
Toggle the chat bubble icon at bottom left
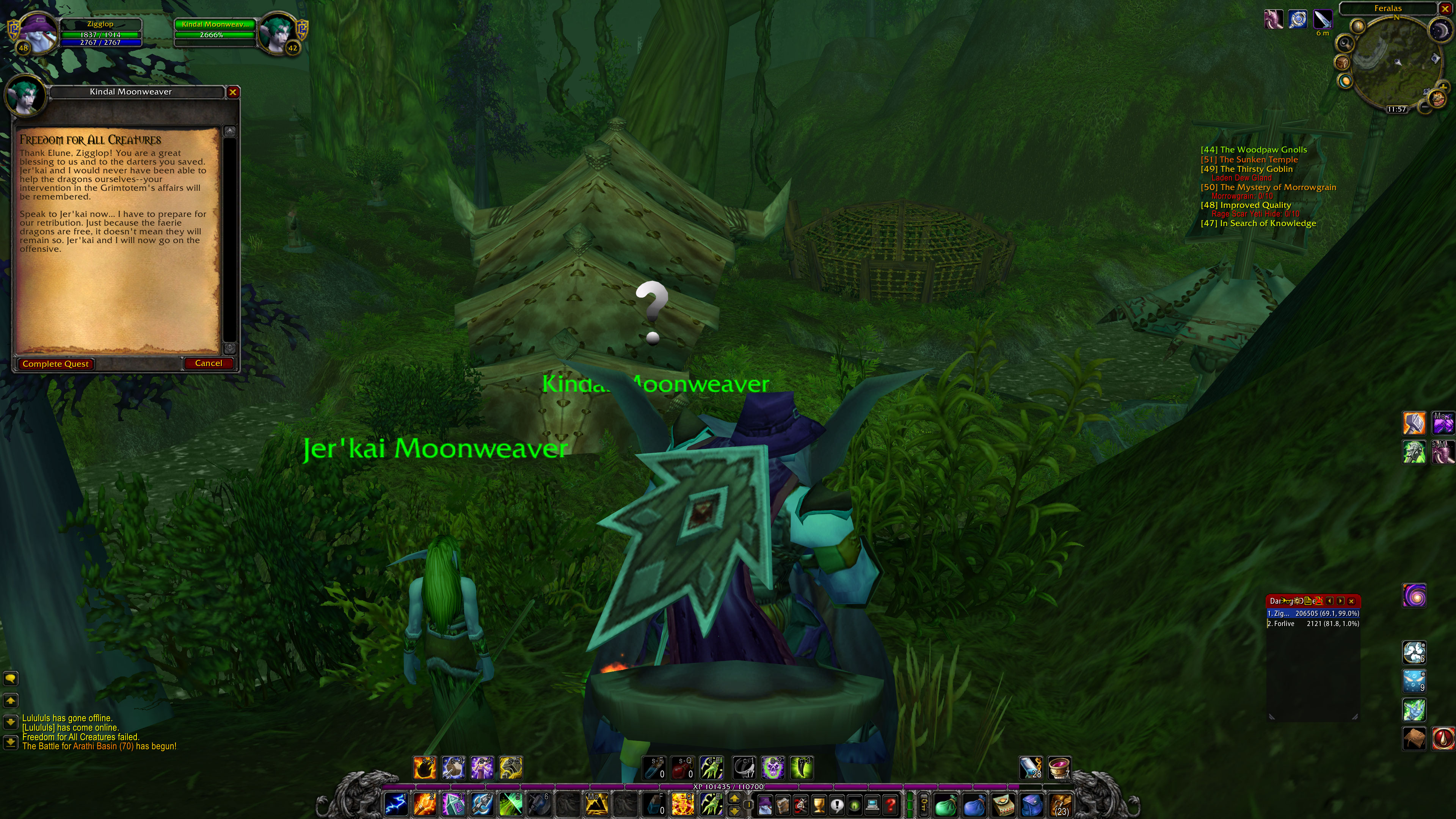click(x=11, y=678)
